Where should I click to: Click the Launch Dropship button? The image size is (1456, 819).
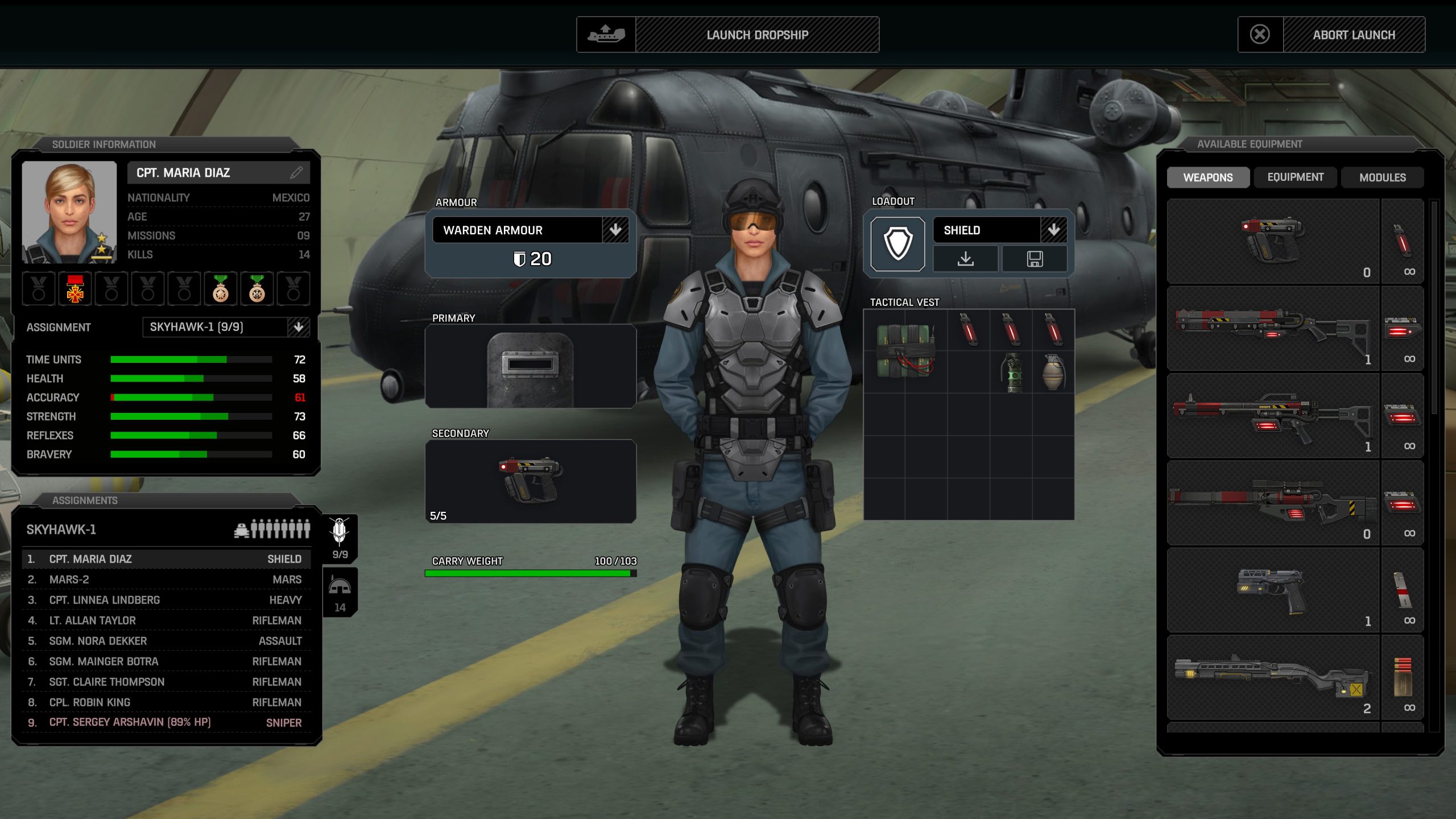756,34
